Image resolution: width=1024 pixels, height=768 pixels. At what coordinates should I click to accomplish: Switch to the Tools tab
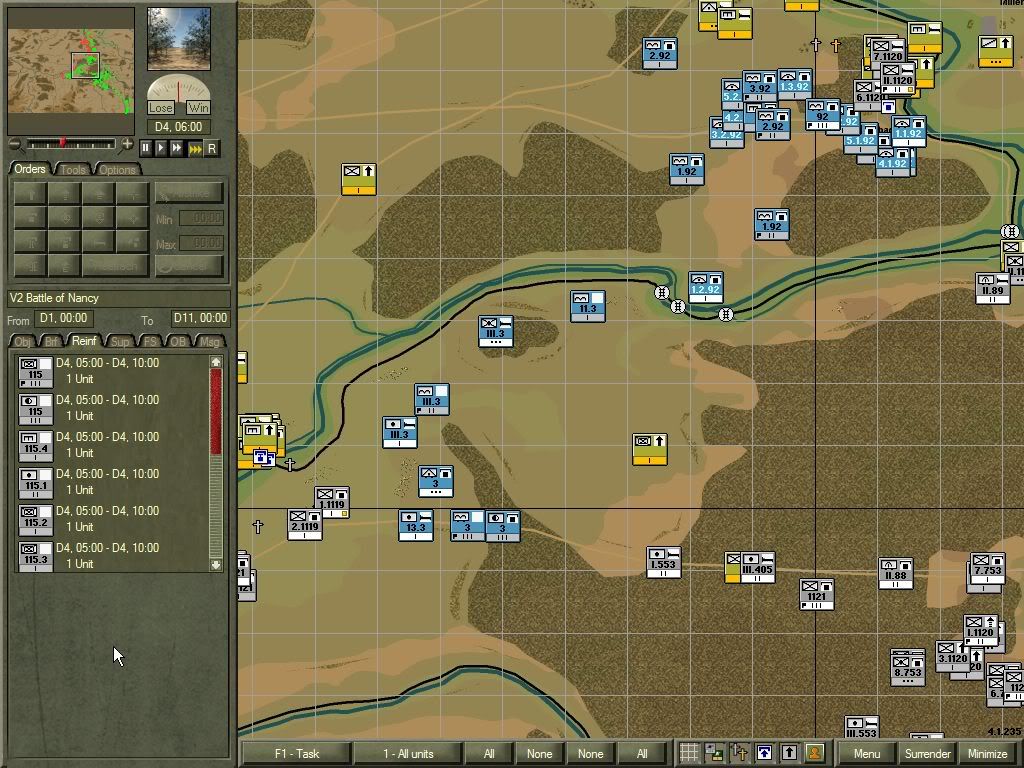tap(73, 169)
